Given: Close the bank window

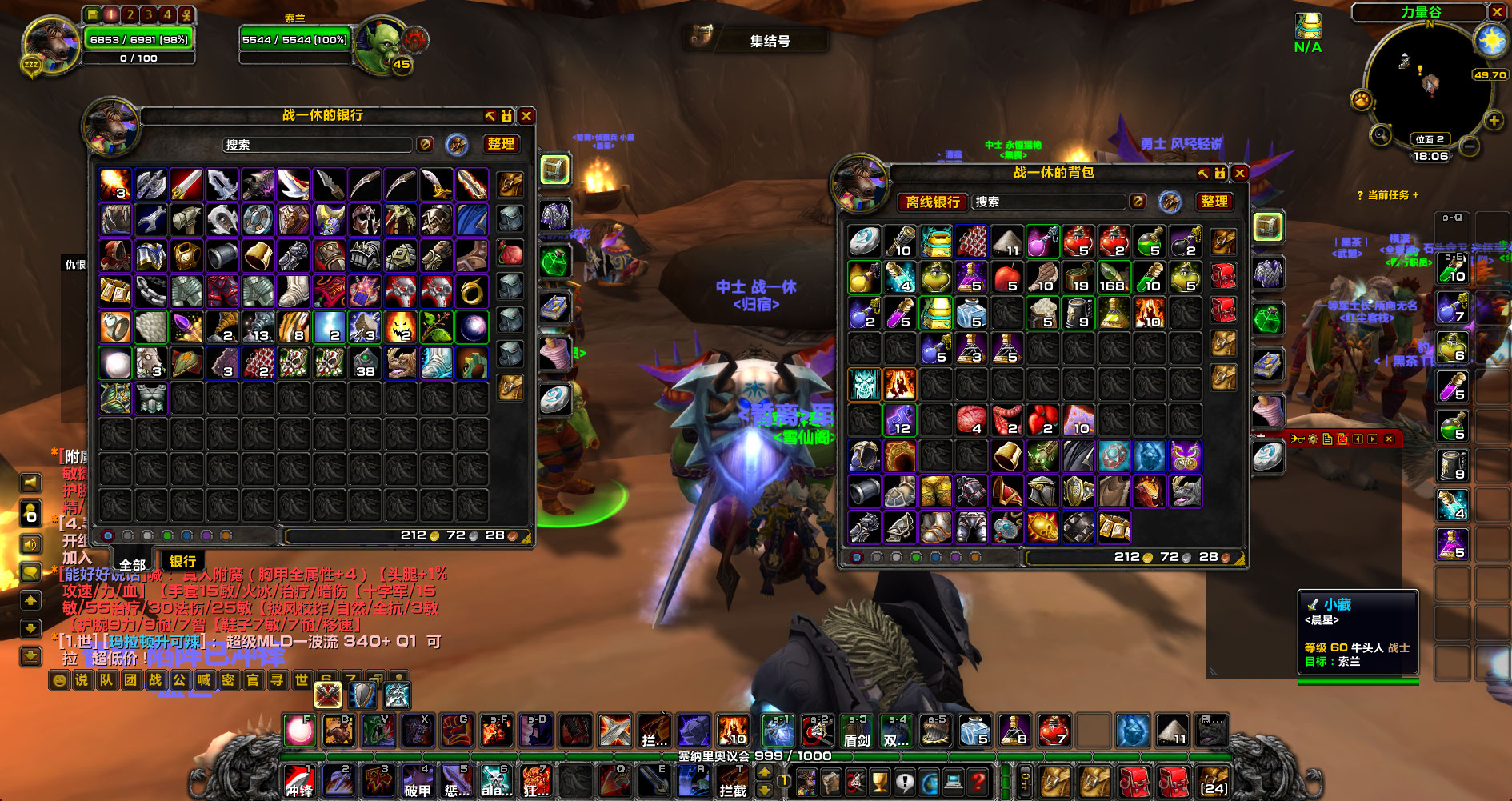Looking at the screenshot, I should [526, 116].
